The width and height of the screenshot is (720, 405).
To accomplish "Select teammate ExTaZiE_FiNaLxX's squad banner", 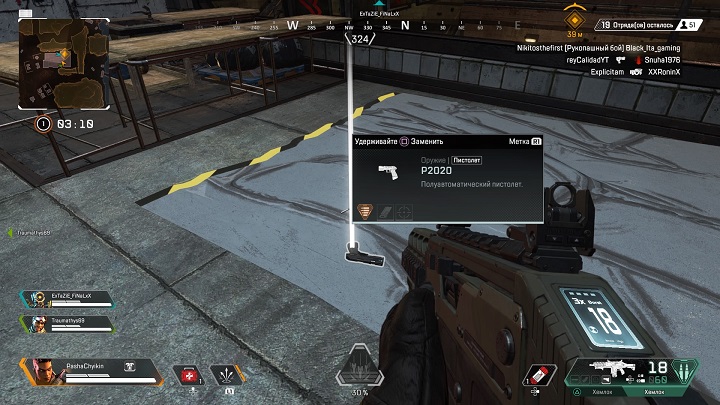I will [x=63, y=300].
